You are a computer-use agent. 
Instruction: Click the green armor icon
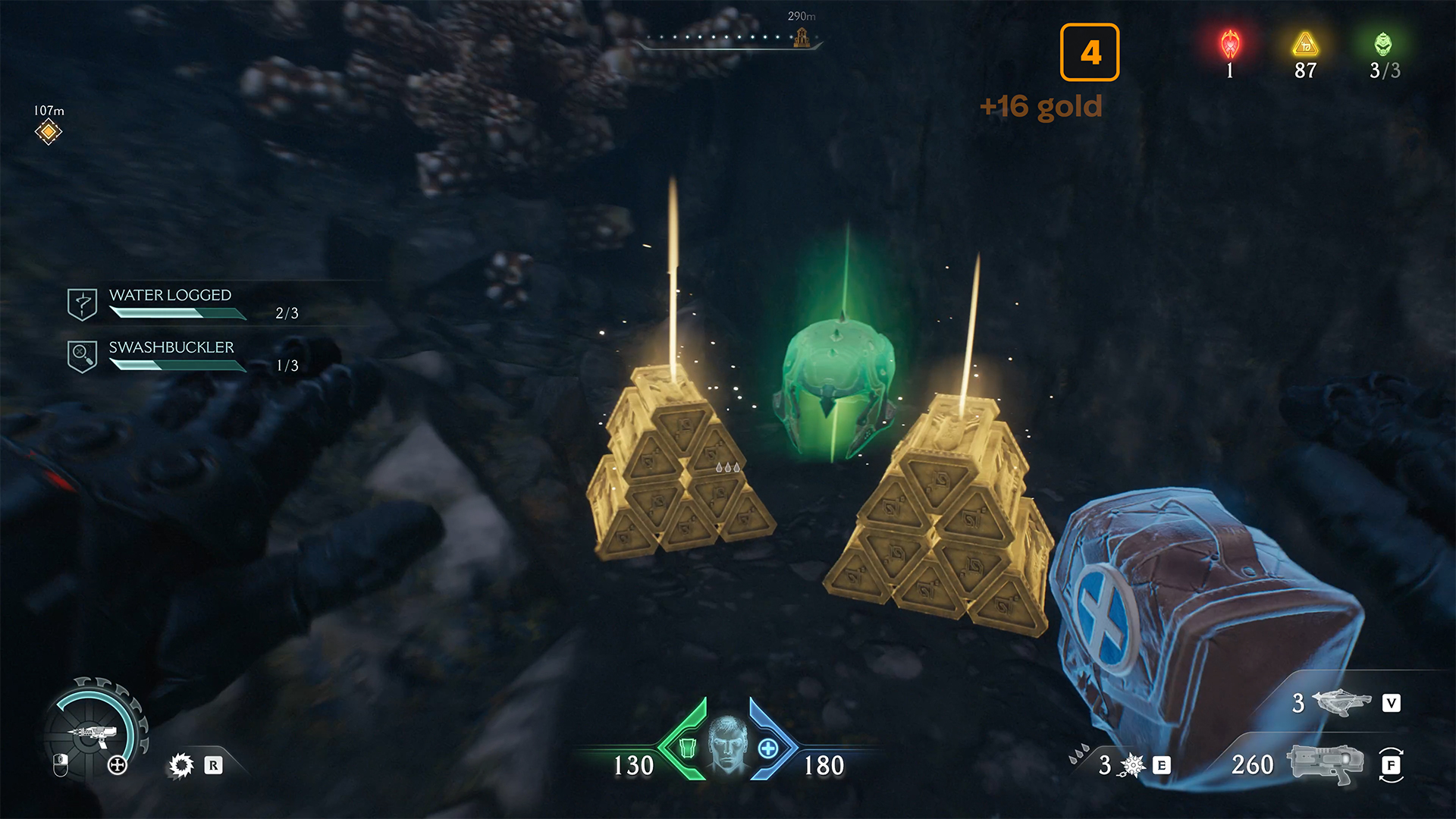coord(687,748)
